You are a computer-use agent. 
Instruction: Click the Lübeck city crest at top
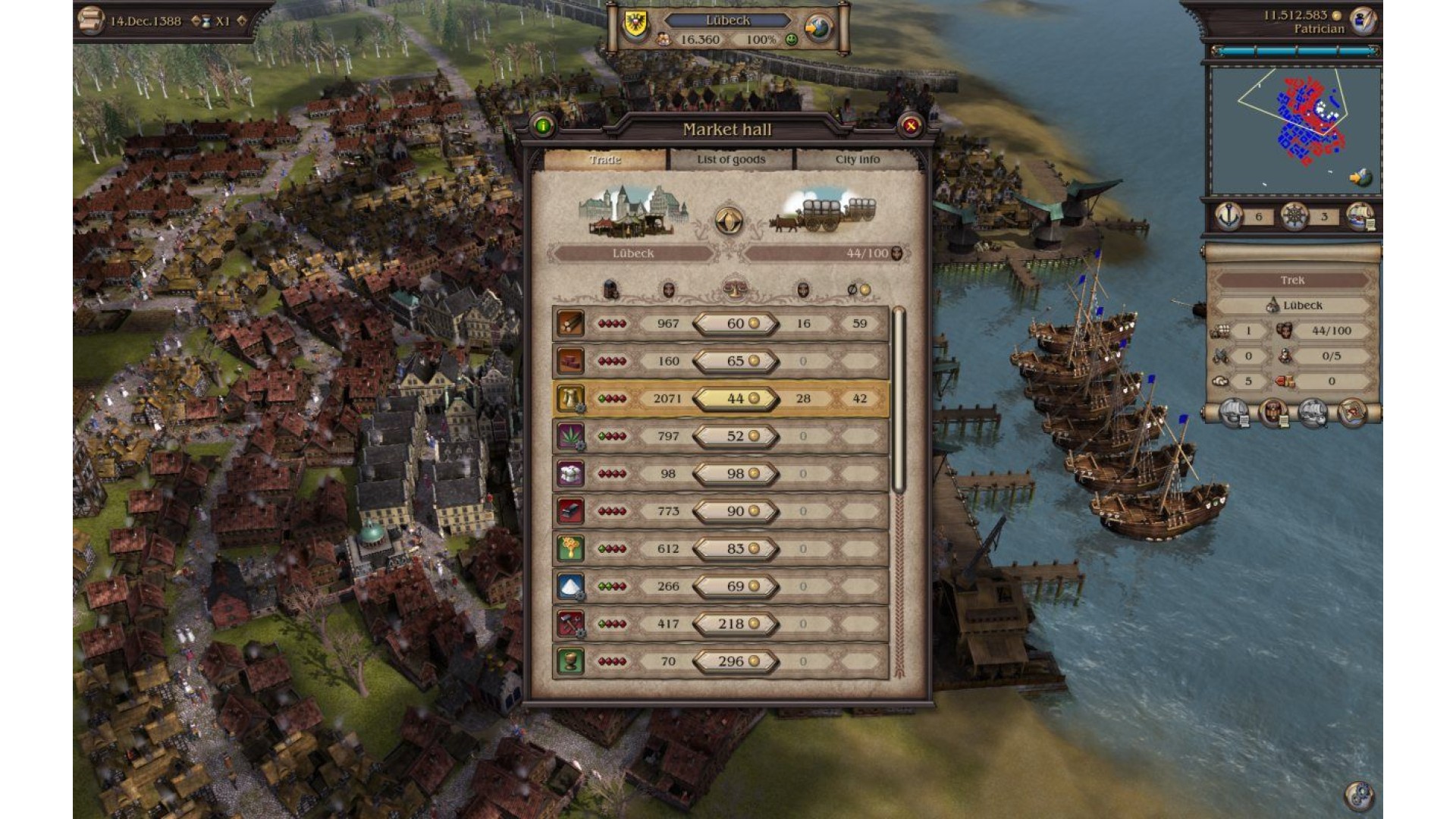tap(635, 26)
